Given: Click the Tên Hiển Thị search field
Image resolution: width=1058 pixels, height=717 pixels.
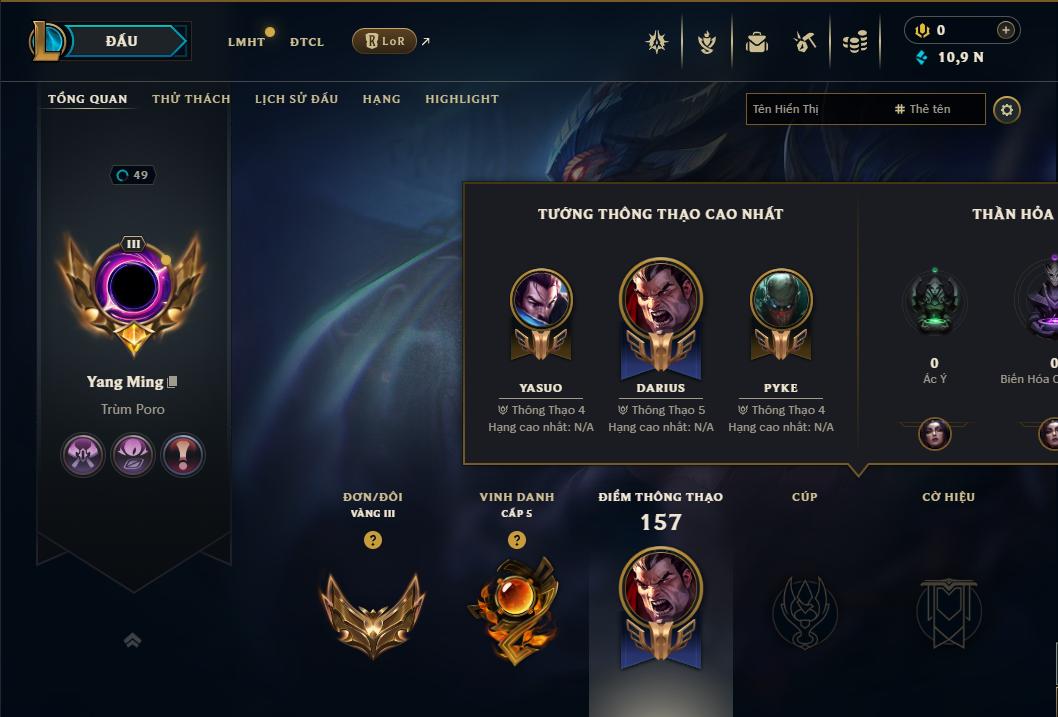Looking at the screenshot, I should click(815, 109).
